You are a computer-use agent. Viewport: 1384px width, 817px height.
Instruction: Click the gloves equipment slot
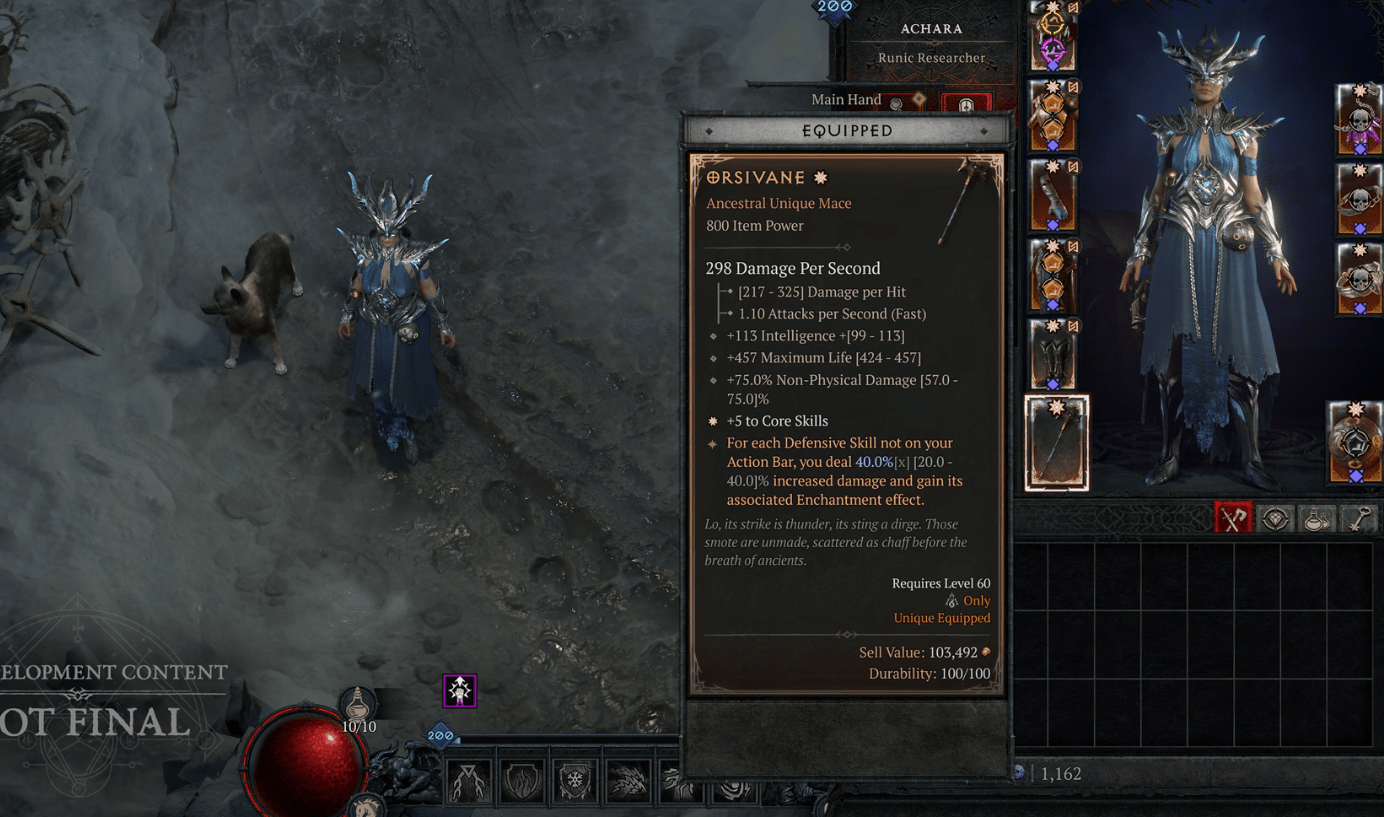click(1053, 195)
